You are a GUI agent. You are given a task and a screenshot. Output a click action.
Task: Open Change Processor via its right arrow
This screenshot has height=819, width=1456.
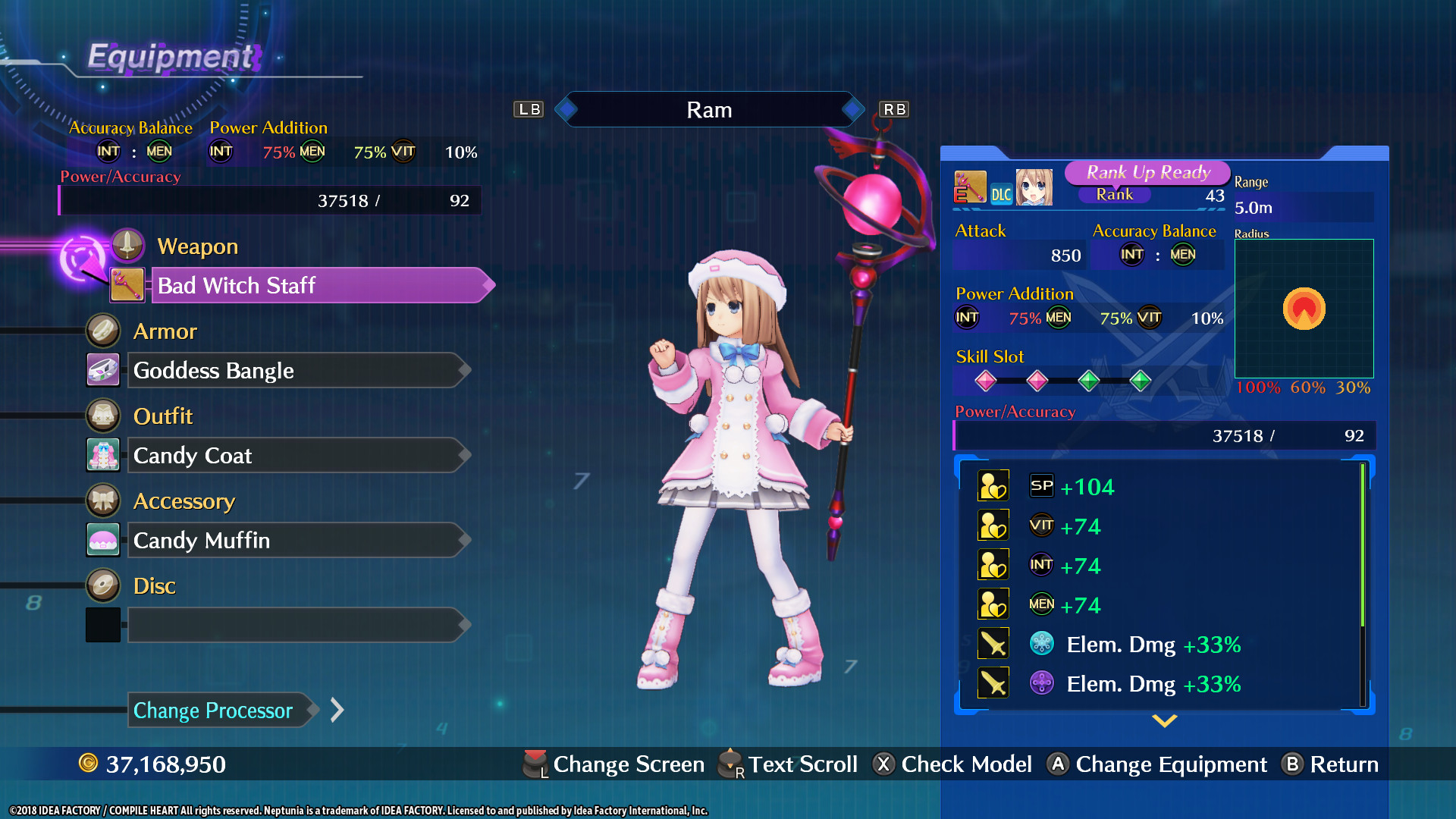336,710
